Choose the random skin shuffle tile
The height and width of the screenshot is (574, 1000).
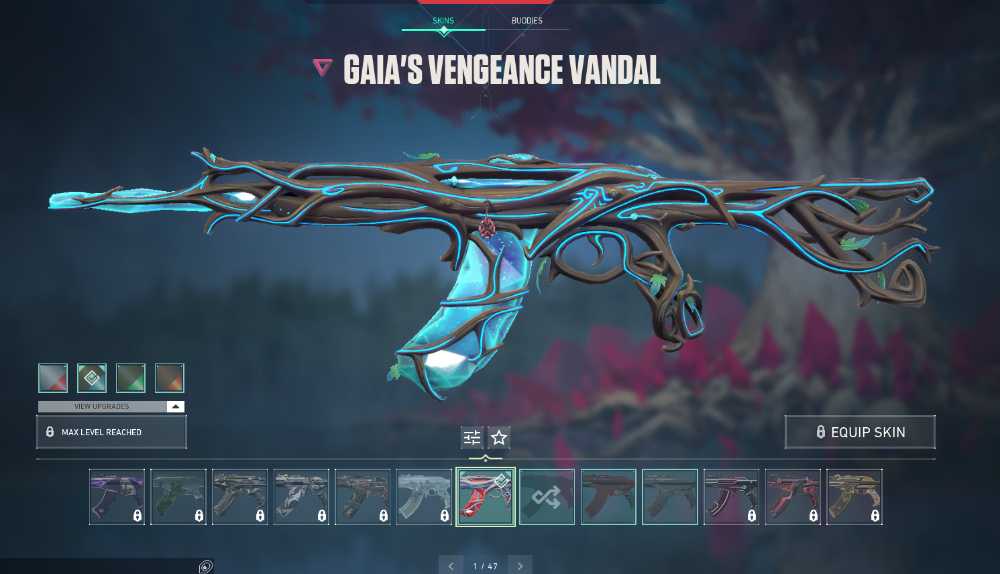click(547, 497)
